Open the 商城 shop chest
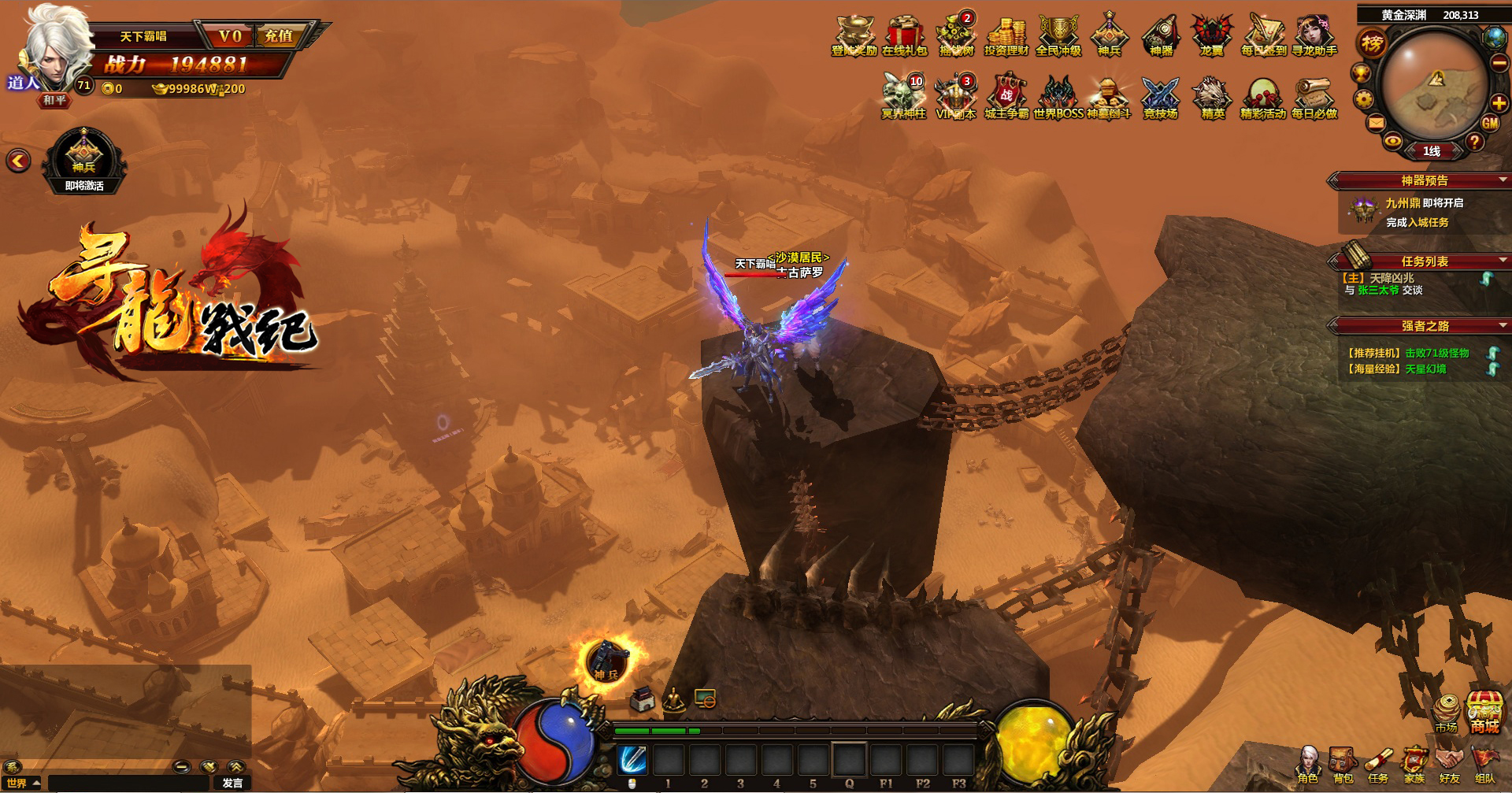1512x793 pixels. coord(1484,711)
